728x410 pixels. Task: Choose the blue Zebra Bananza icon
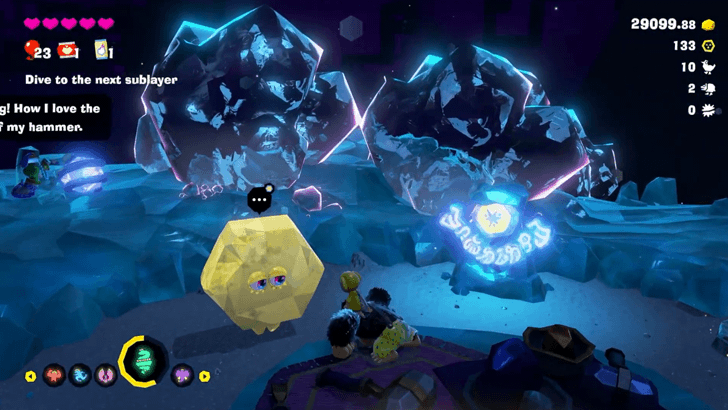[79, 376]
